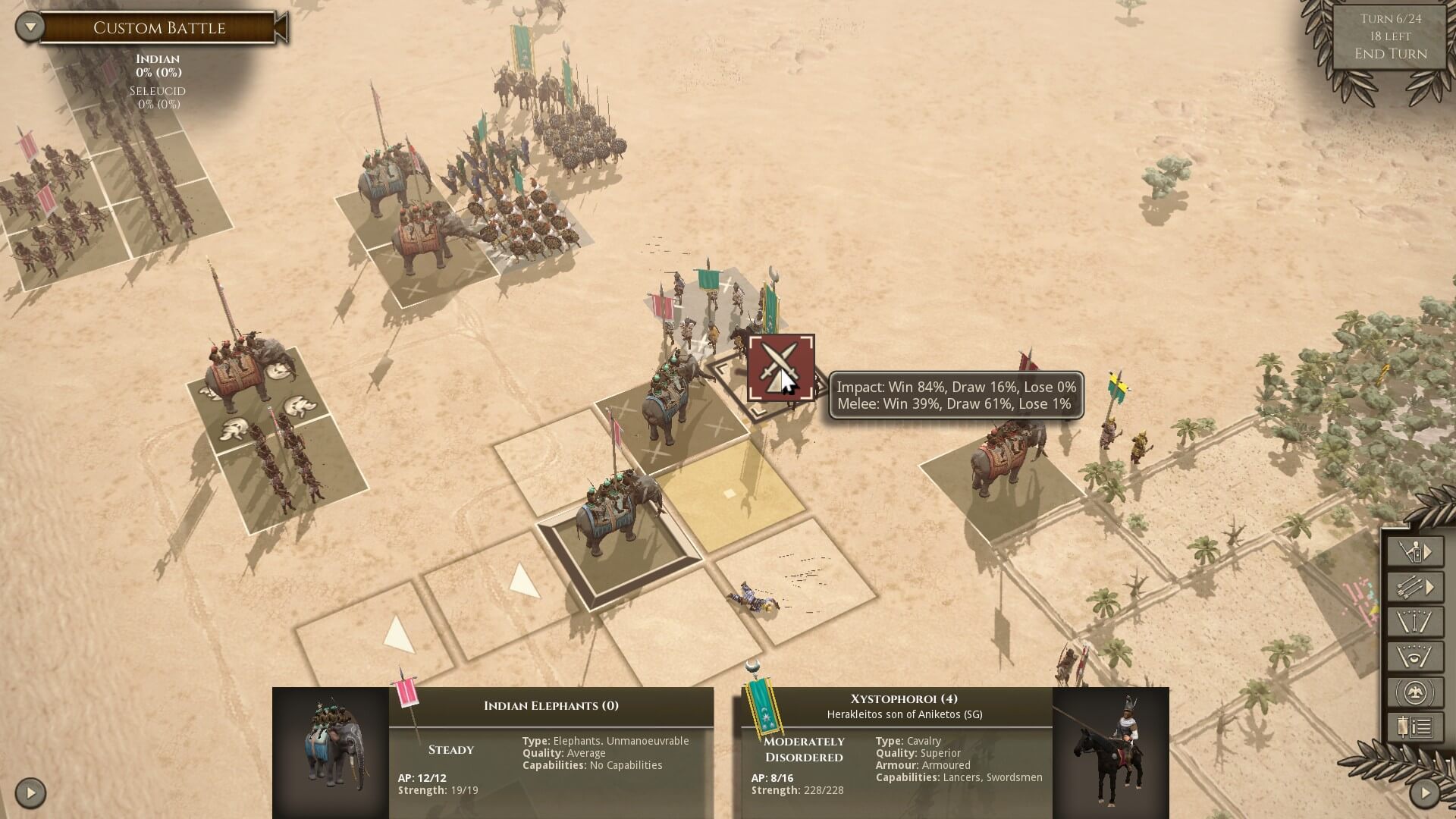Click the round arrow button at bottom left
This screenshot has width=1456, height=819.
[x=30, y=793]
